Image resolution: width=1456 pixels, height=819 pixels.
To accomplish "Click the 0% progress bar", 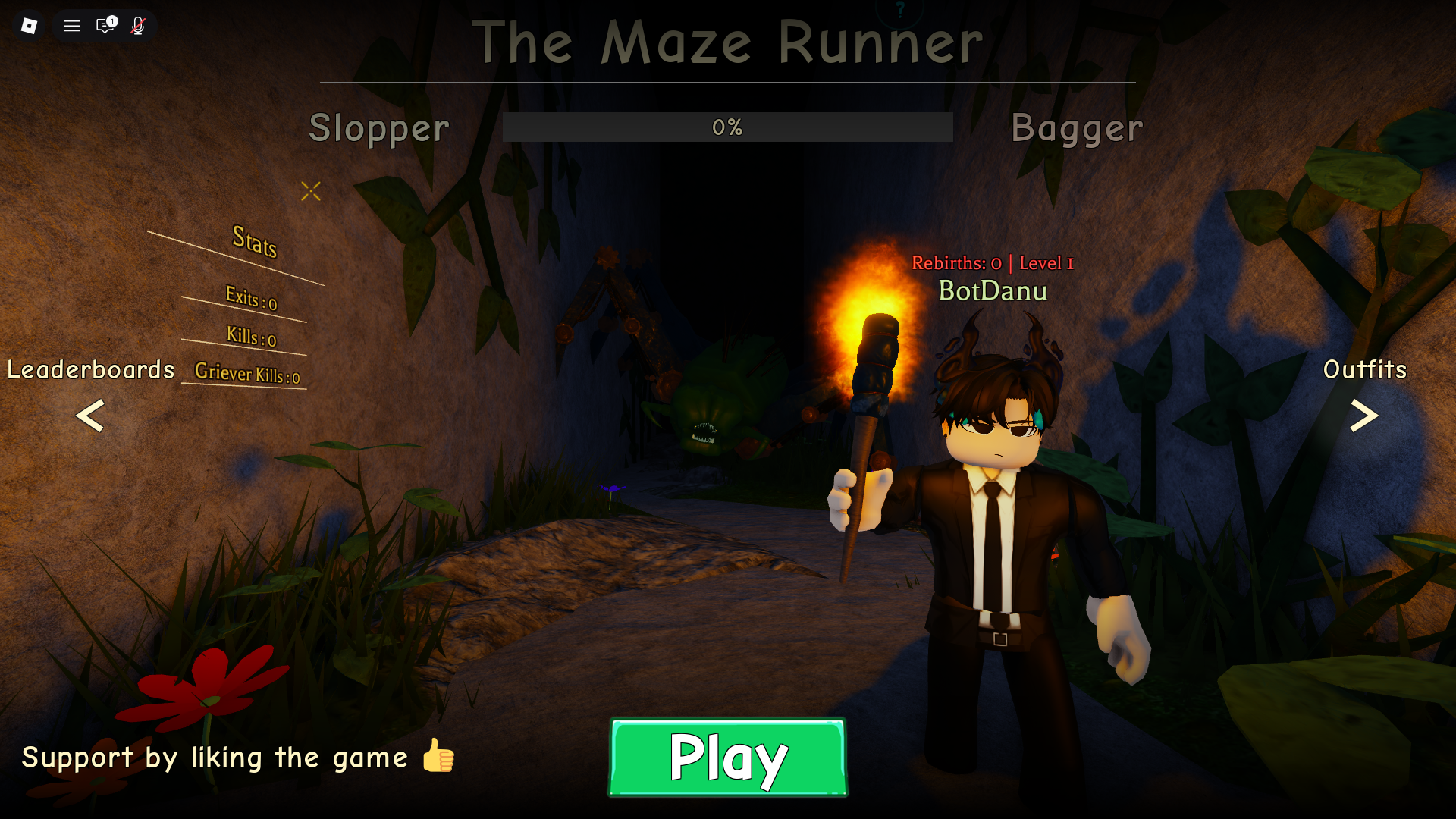I will tap(727, 127).
